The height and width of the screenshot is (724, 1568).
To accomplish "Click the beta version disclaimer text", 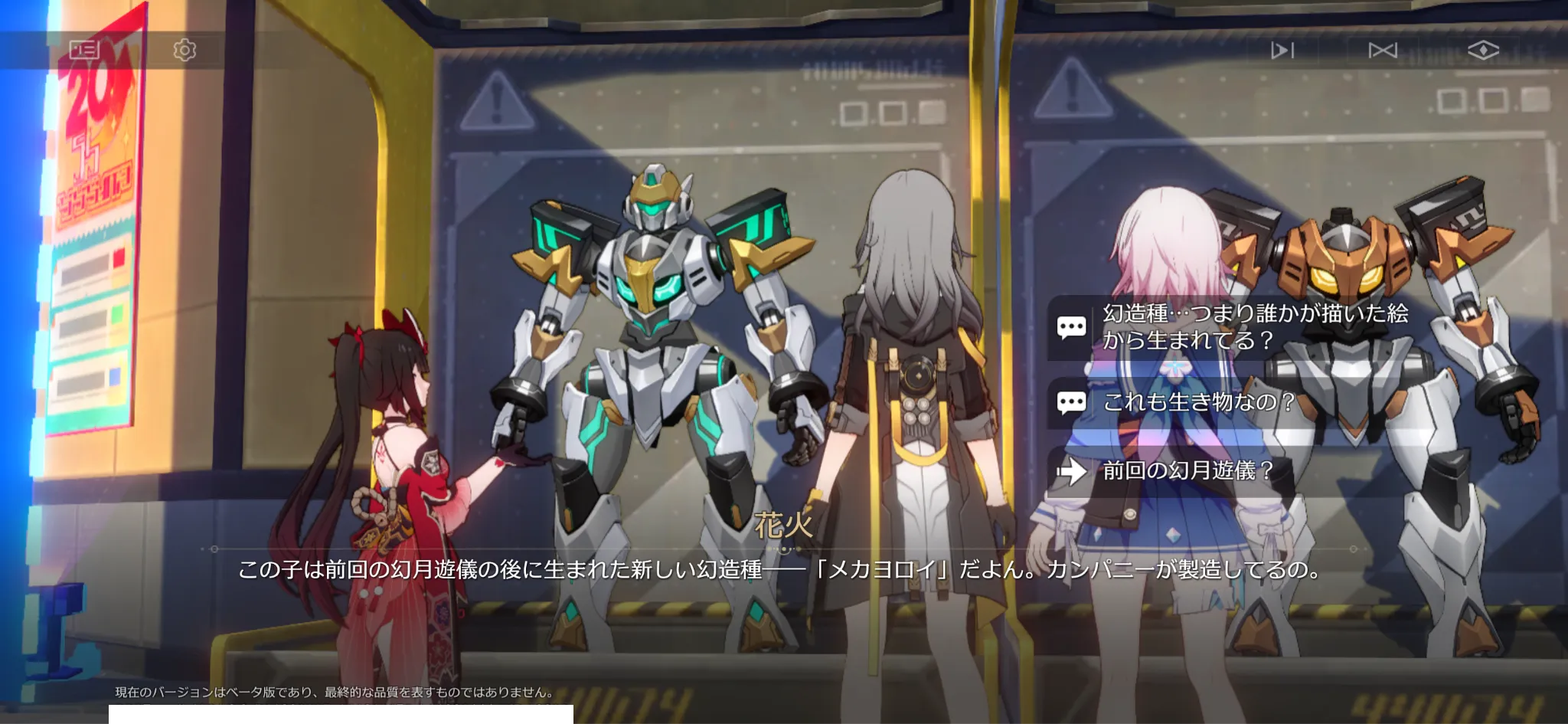I will tap(335, 691).
